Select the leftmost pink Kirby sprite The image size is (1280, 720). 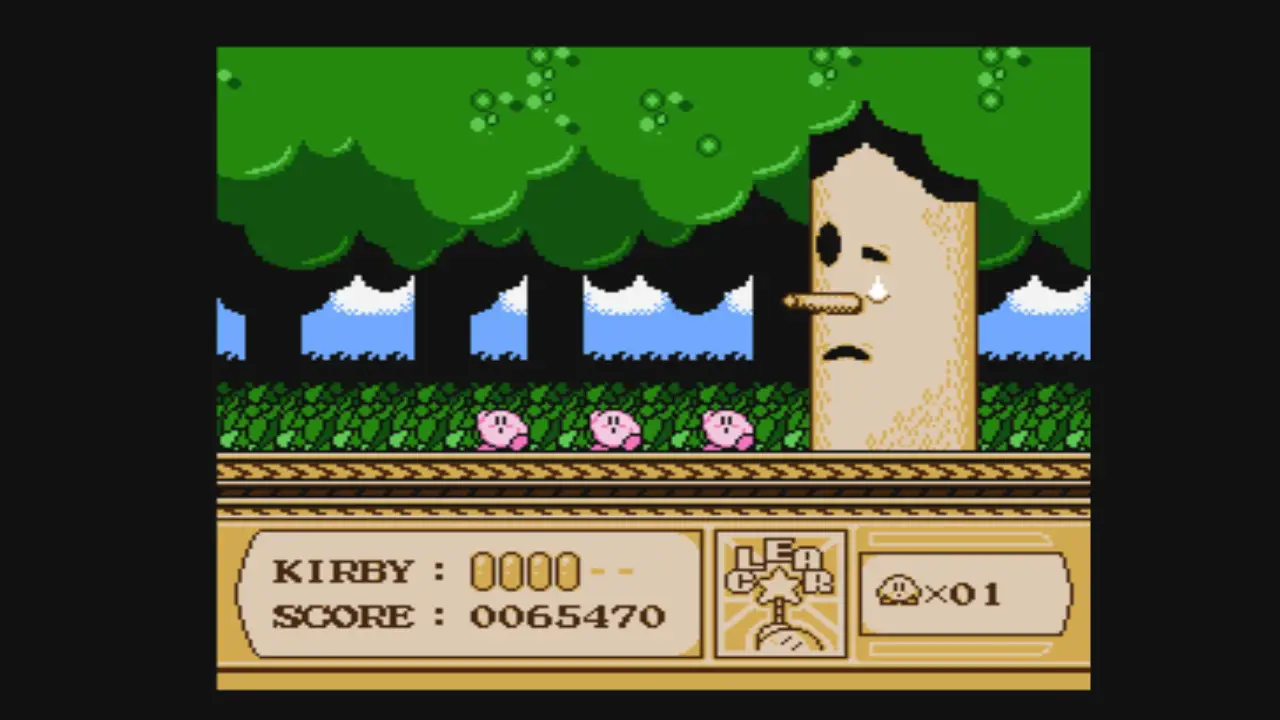click(502, 430)
